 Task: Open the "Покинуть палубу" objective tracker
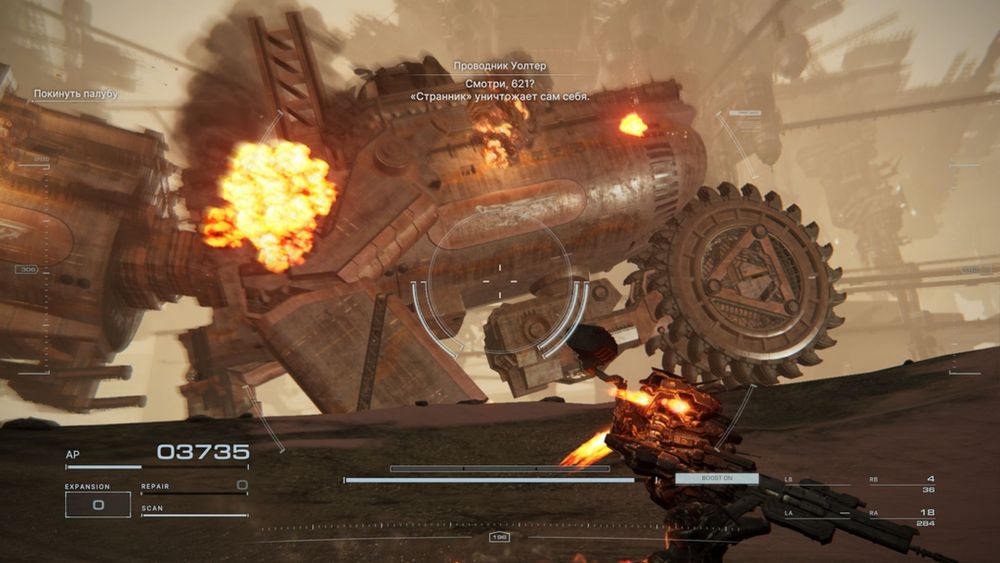click(x=76, y=94)
